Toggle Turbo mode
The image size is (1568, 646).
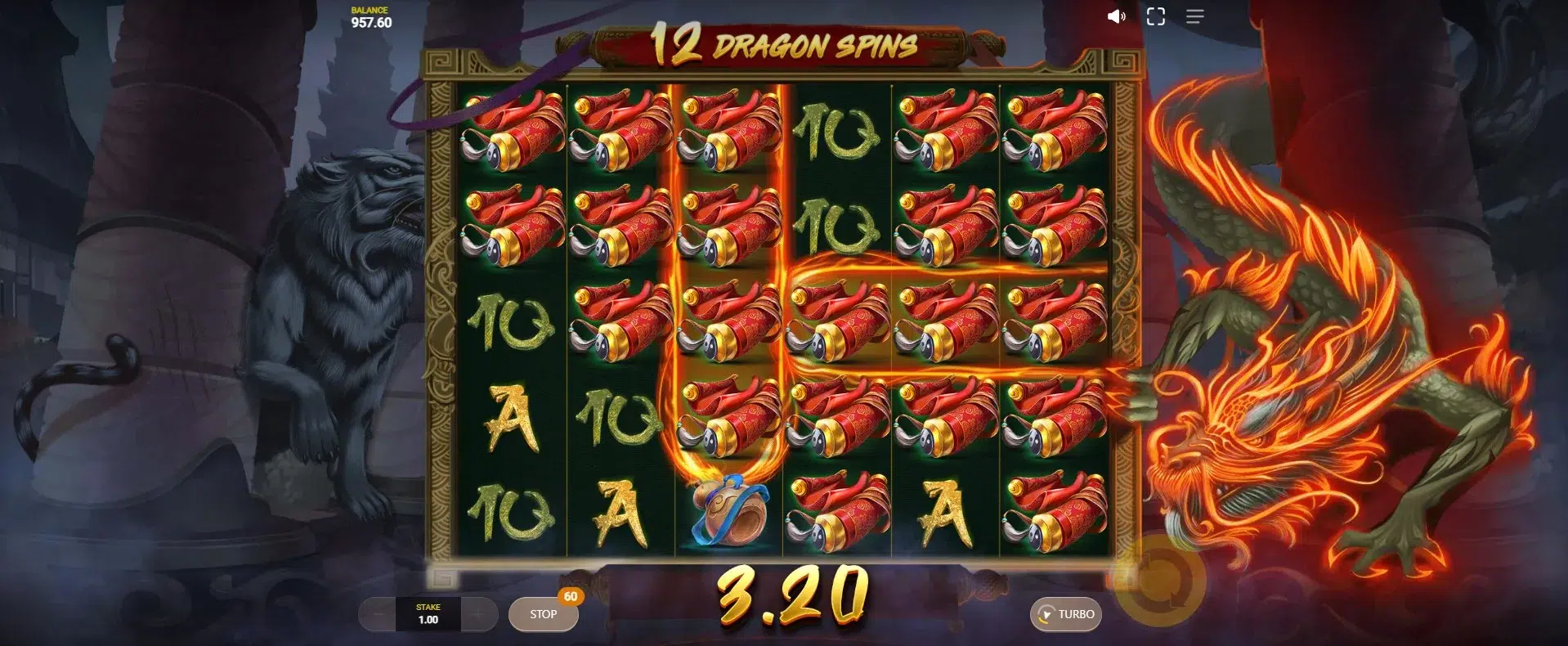[1065, 614]
